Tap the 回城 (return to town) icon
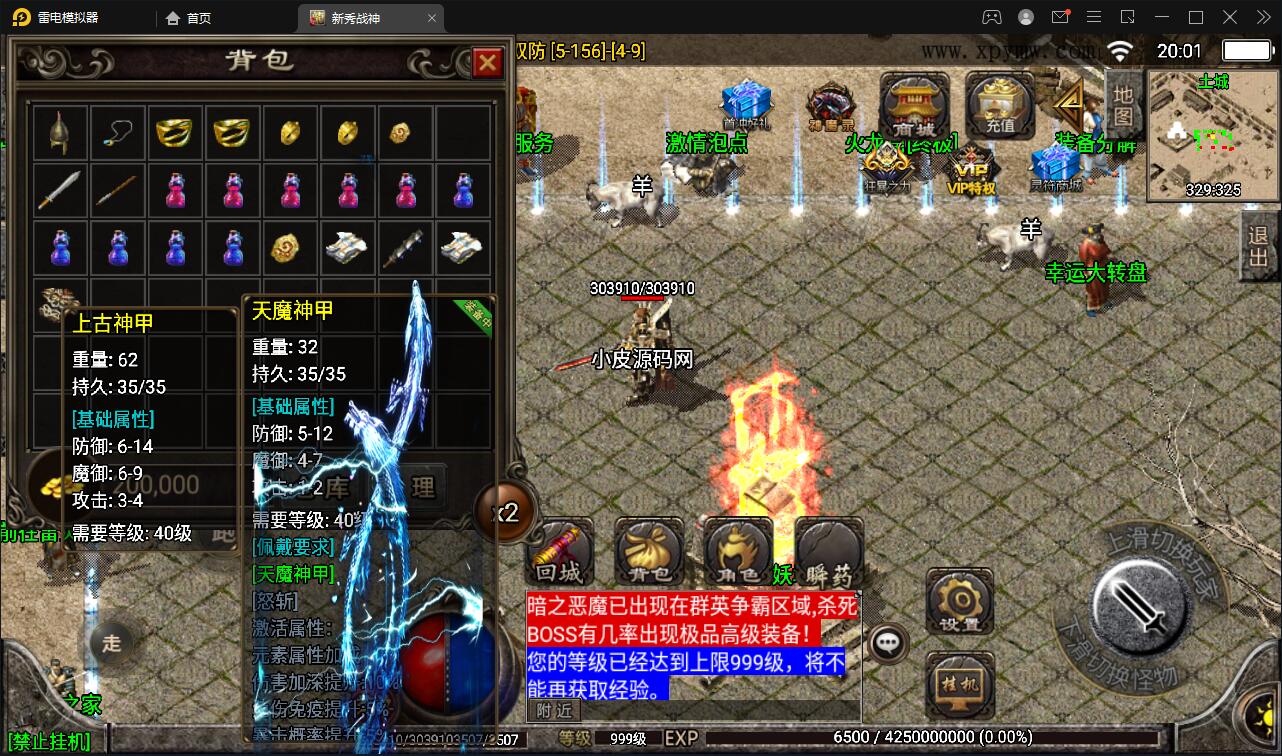Screen dimensions: 1282x756 tap(558, 550)
